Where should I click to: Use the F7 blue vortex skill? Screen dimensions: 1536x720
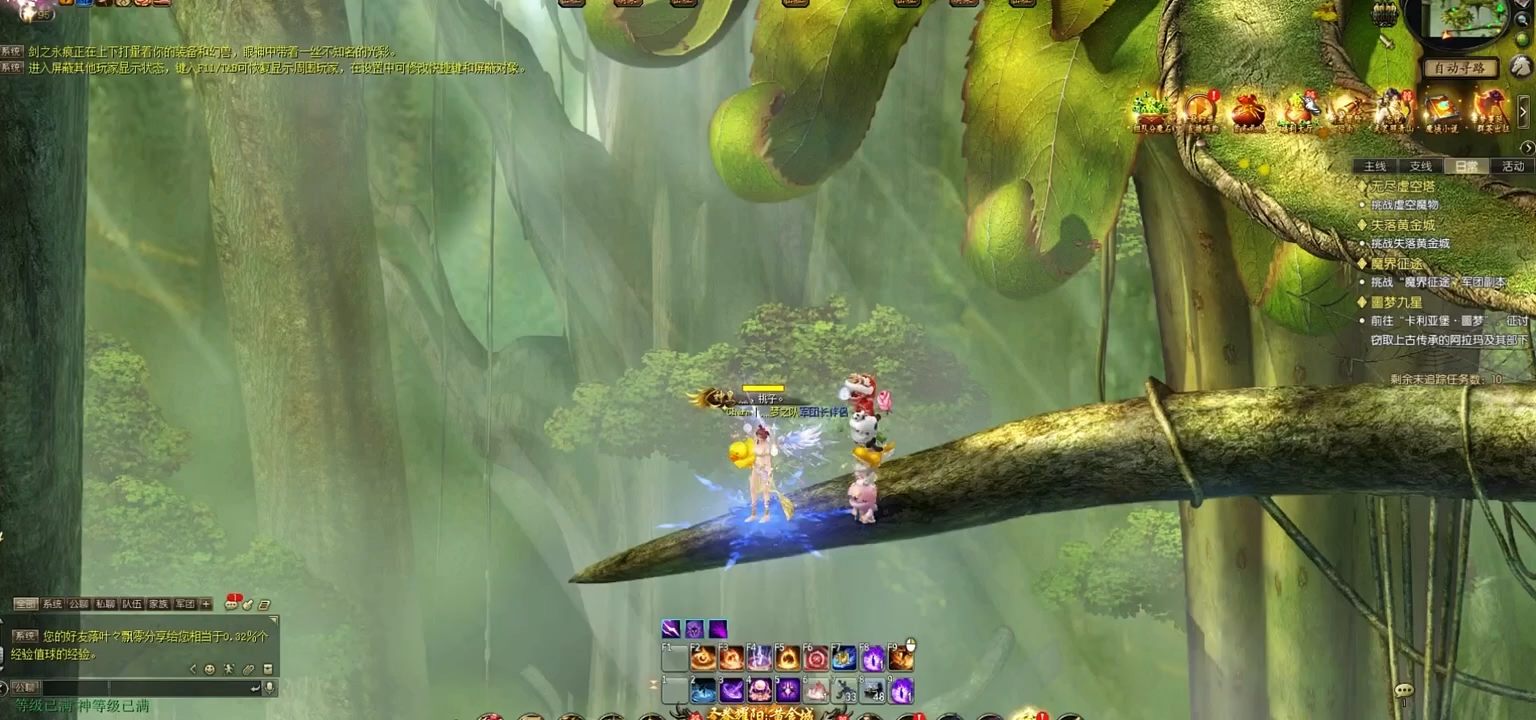coord(845,658)
